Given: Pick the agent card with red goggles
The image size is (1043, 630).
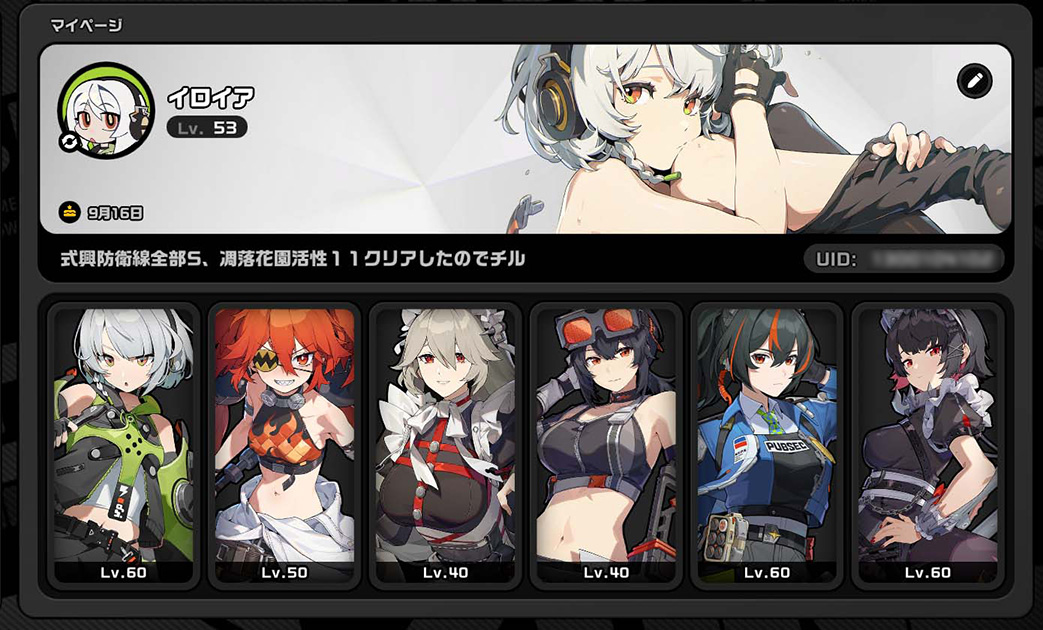Looking at the screenshot, I should tap(605, 445).
